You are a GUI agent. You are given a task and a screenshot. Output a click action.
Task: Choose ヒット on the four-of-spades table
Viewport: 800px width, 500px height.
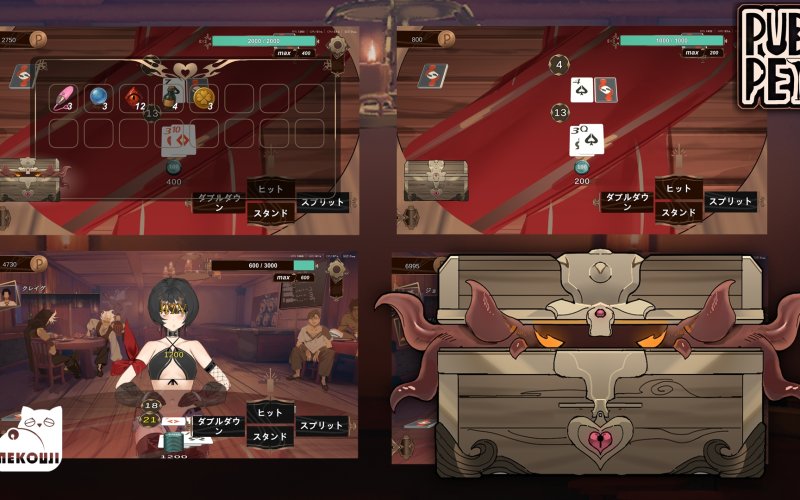(x=679, y=188)
